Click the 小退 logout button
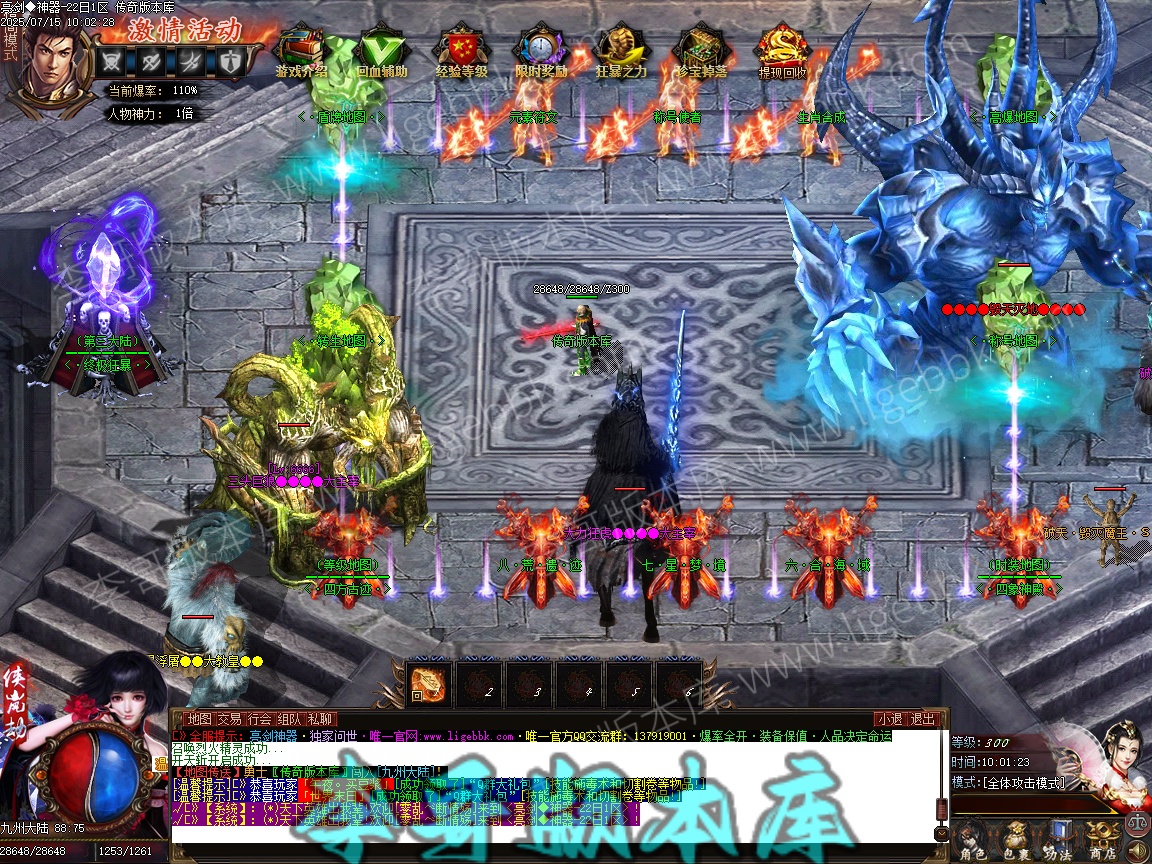The width and height of the screenshot is (1152, 864). (890, 719)
